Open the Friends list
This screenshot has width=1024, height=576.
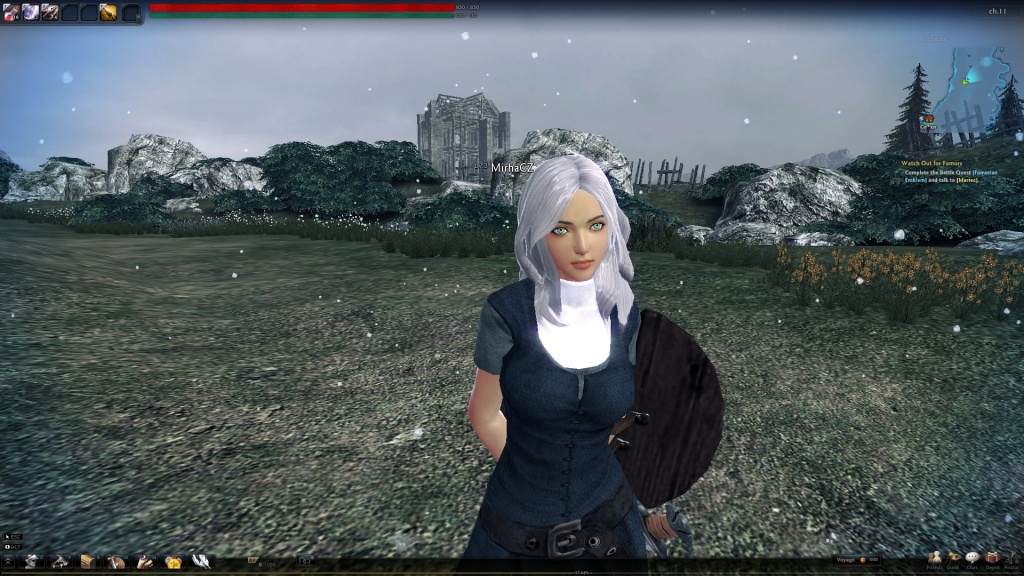click(934, 559)
